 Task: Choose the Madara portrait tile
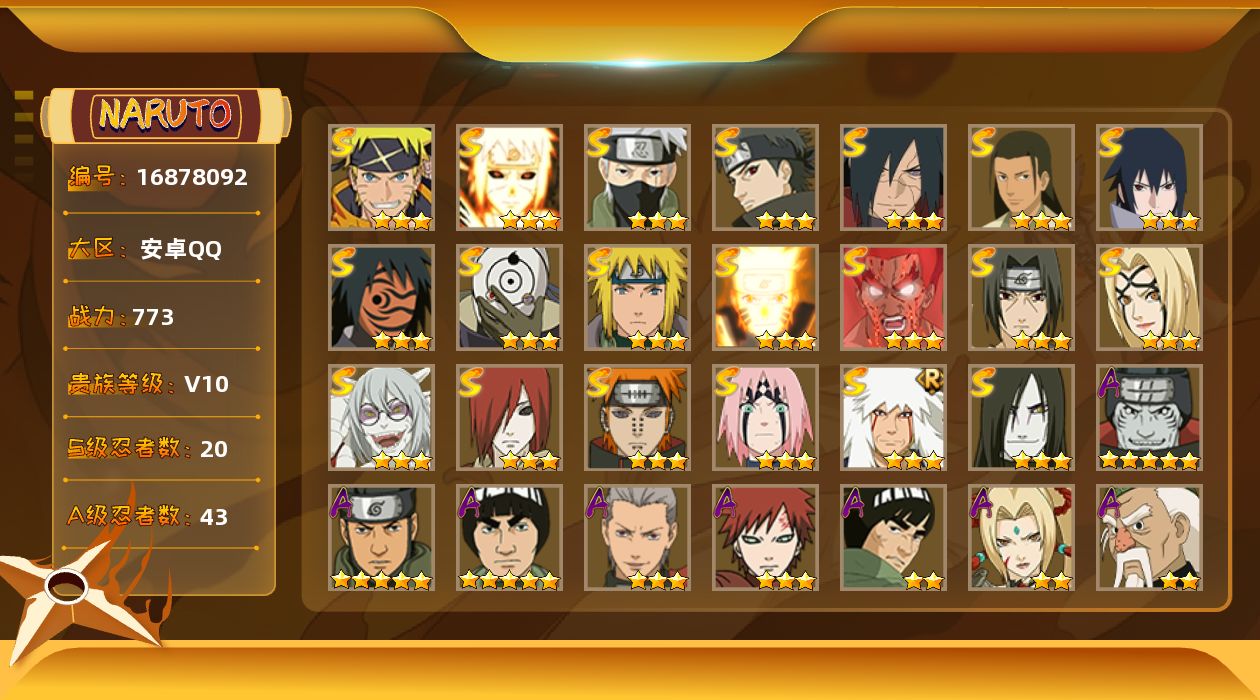pyautogui.click(x=893, y=178)
